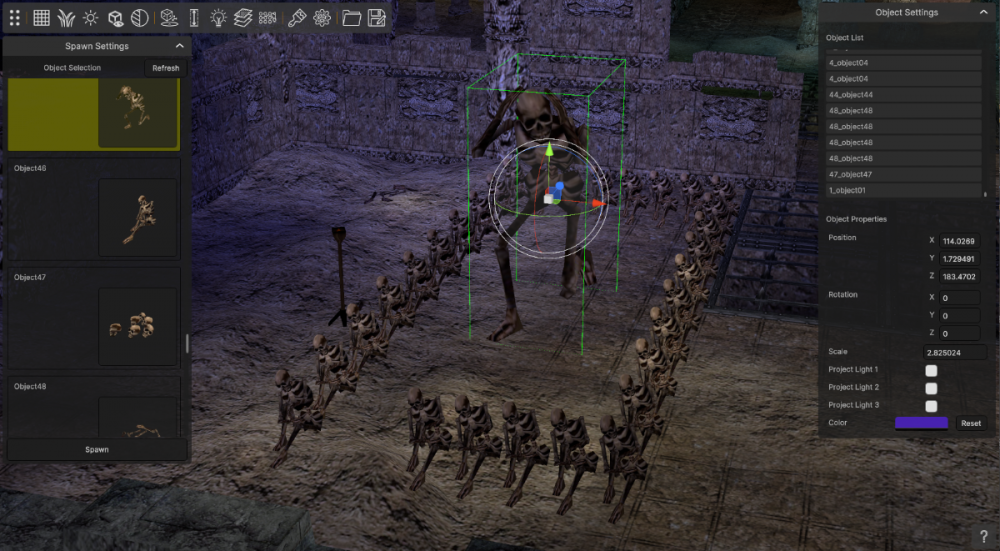Collapse the Spawn Settings panel

tap(179, 46)
